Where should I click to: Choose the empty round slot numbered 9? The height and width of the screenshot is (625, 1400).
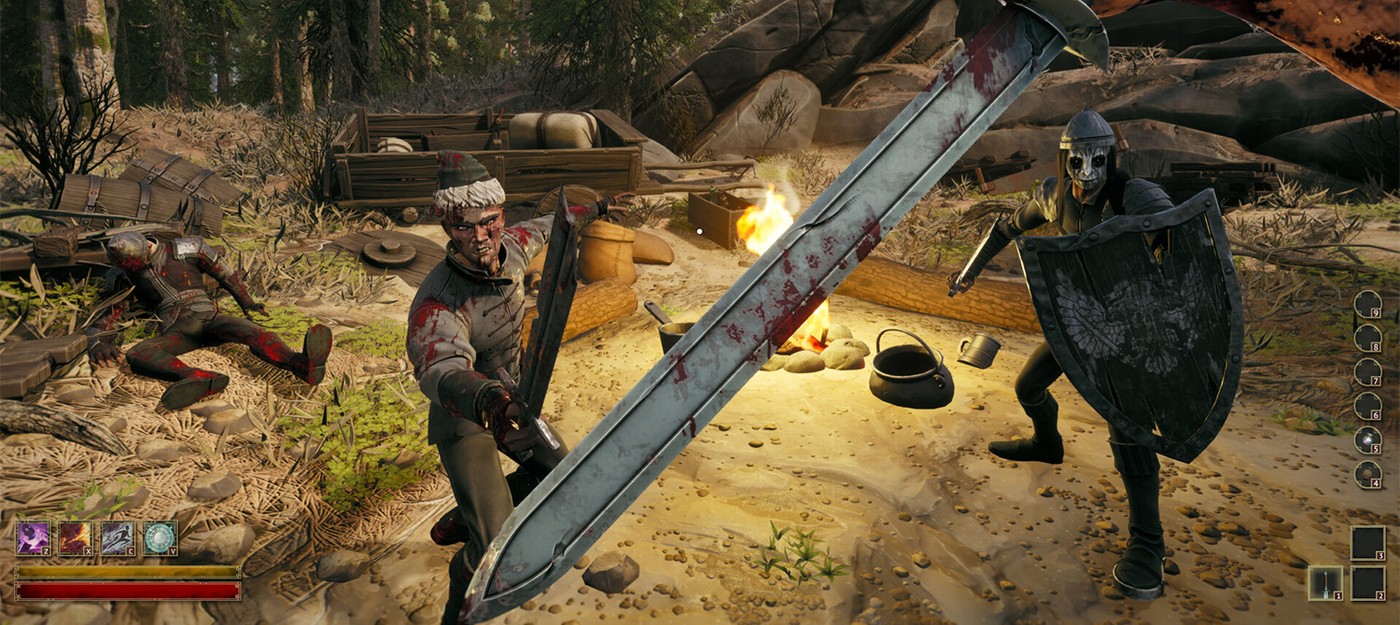(1367, 303)
